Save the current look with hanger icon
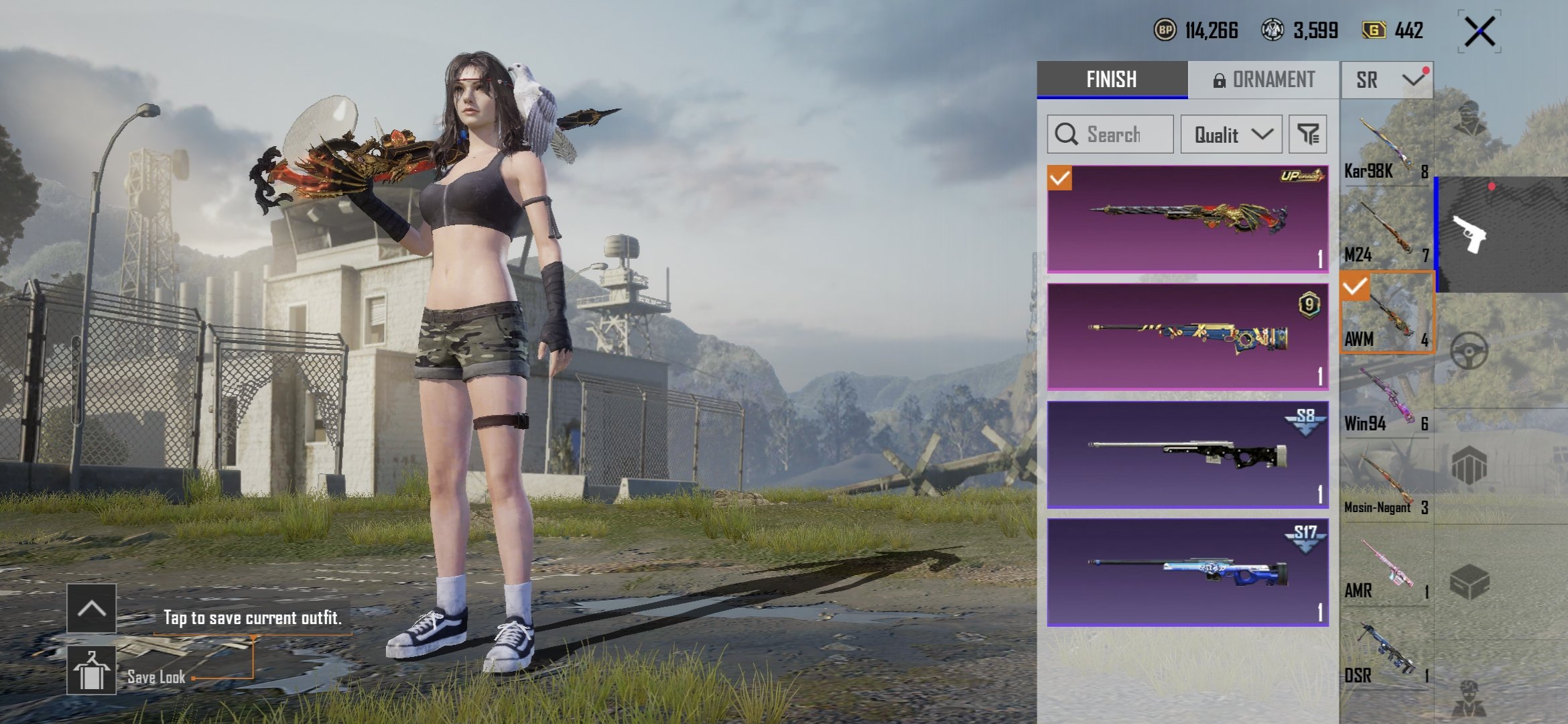This screenshot has width=1568, height=724. pos(91,670)
